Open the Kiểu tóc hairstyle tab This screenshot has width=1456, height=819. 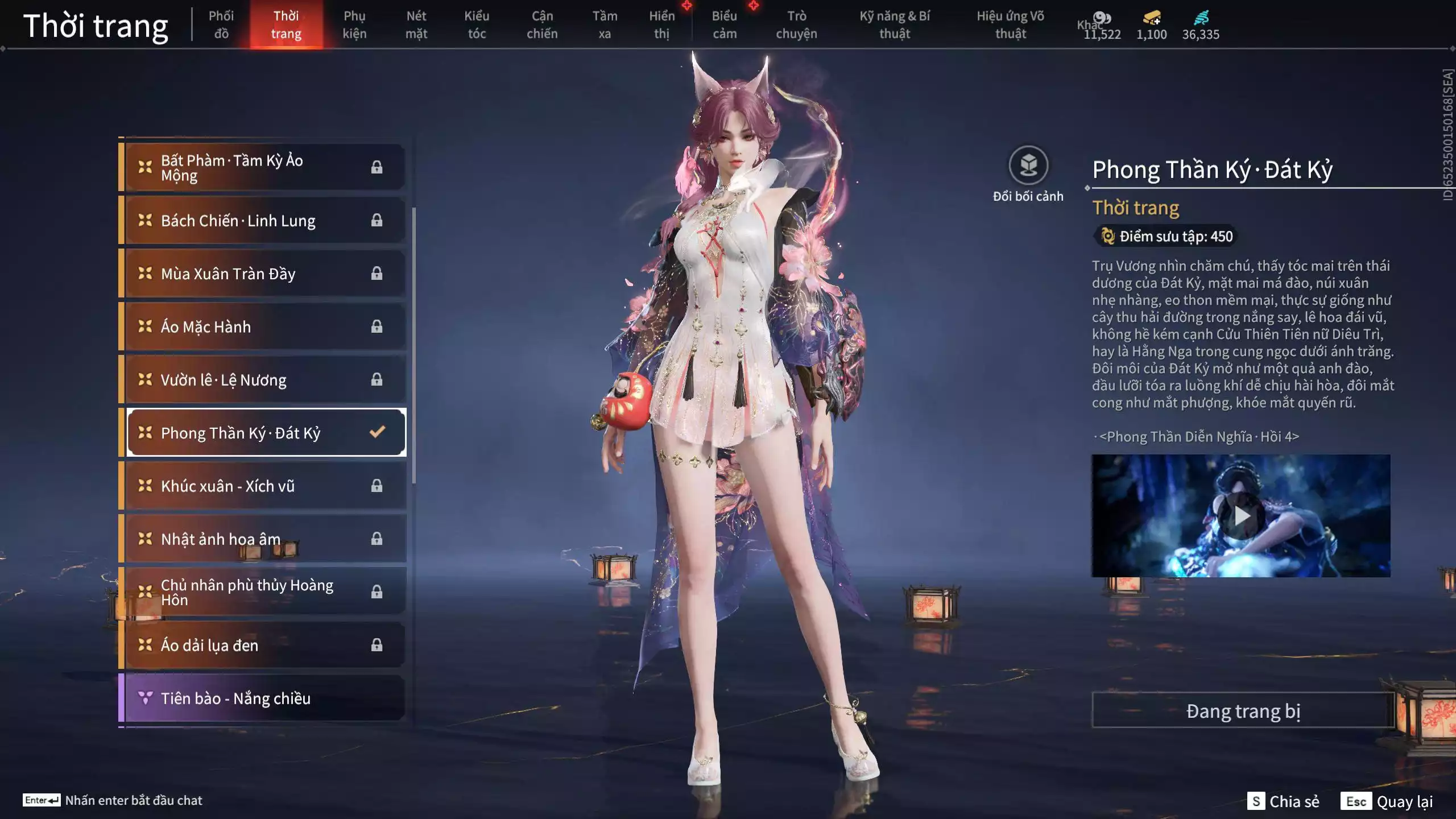coord(477,24)
